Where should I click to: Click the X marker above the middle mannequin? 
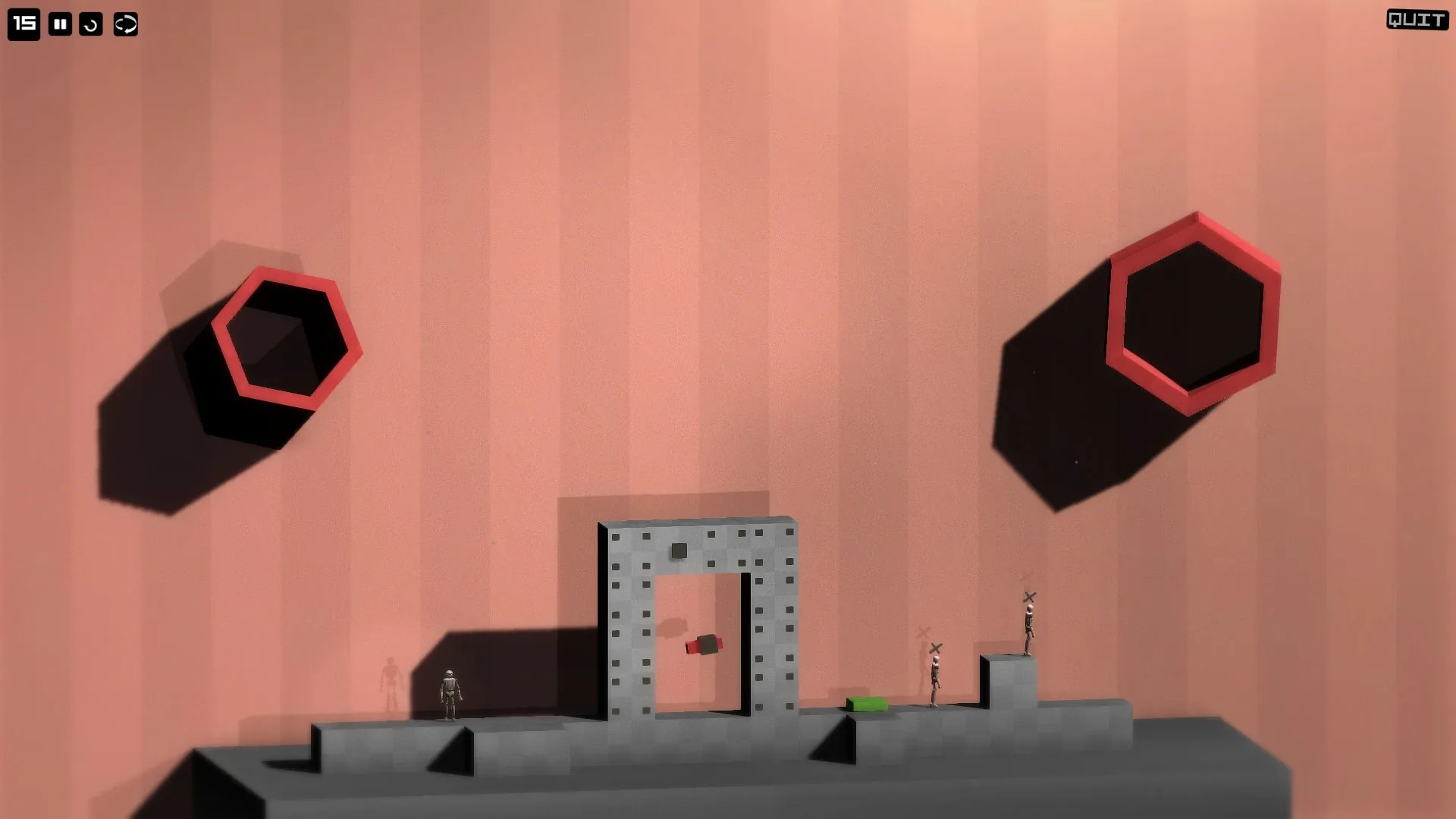(x=934, y=648)
